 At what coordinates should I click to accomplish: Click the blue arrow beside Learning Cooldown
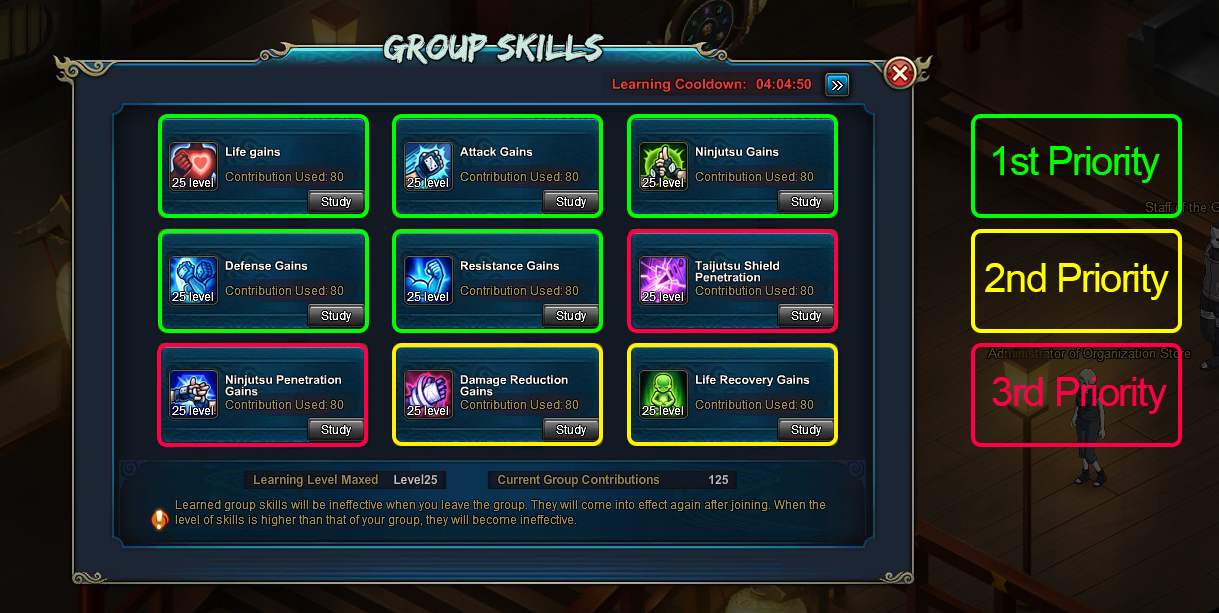coord(837,85)
